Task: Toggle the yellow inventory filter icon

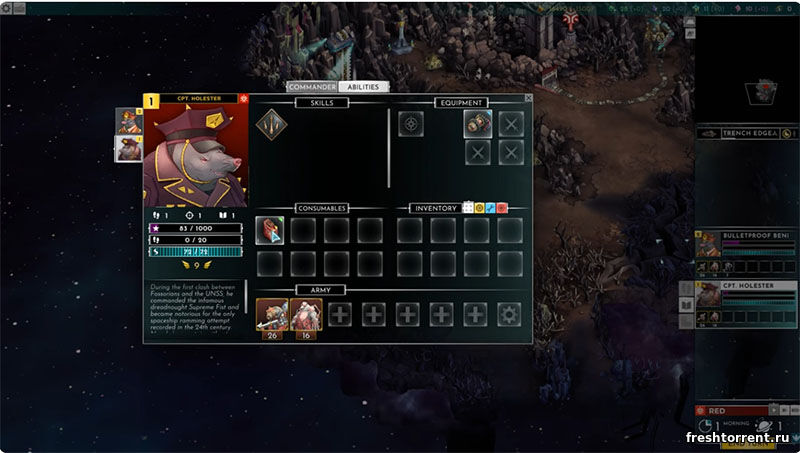Action: pyautogui.click(x=479, y=208)
